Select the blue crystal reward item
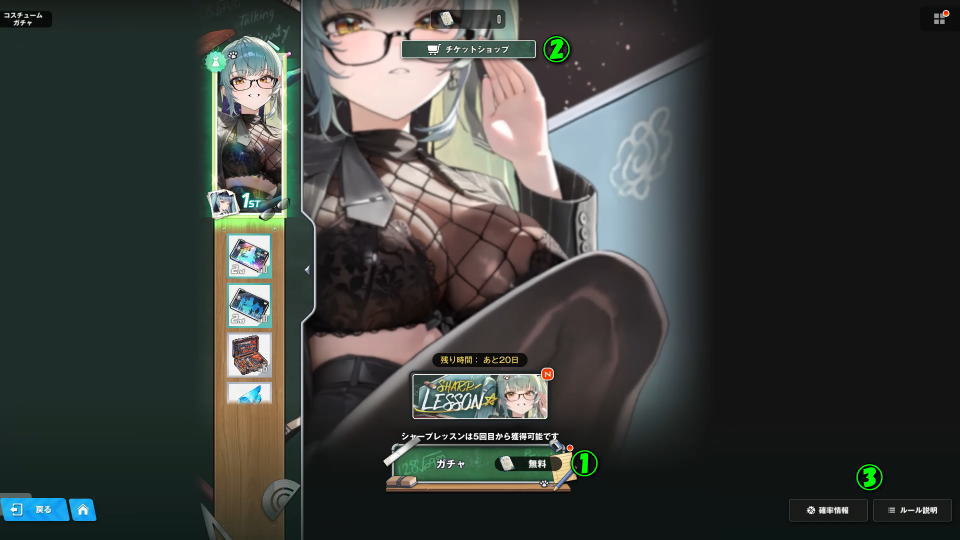This screenshot has width=960, height=540. (249, 393)
